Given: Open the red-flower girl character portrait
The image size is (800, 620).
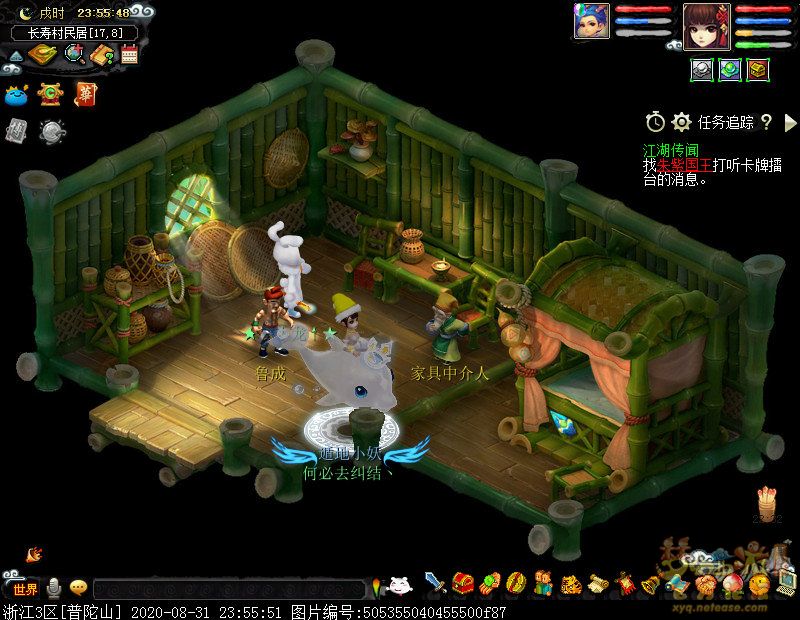Looking at the screenshot, I should [706, 23].
